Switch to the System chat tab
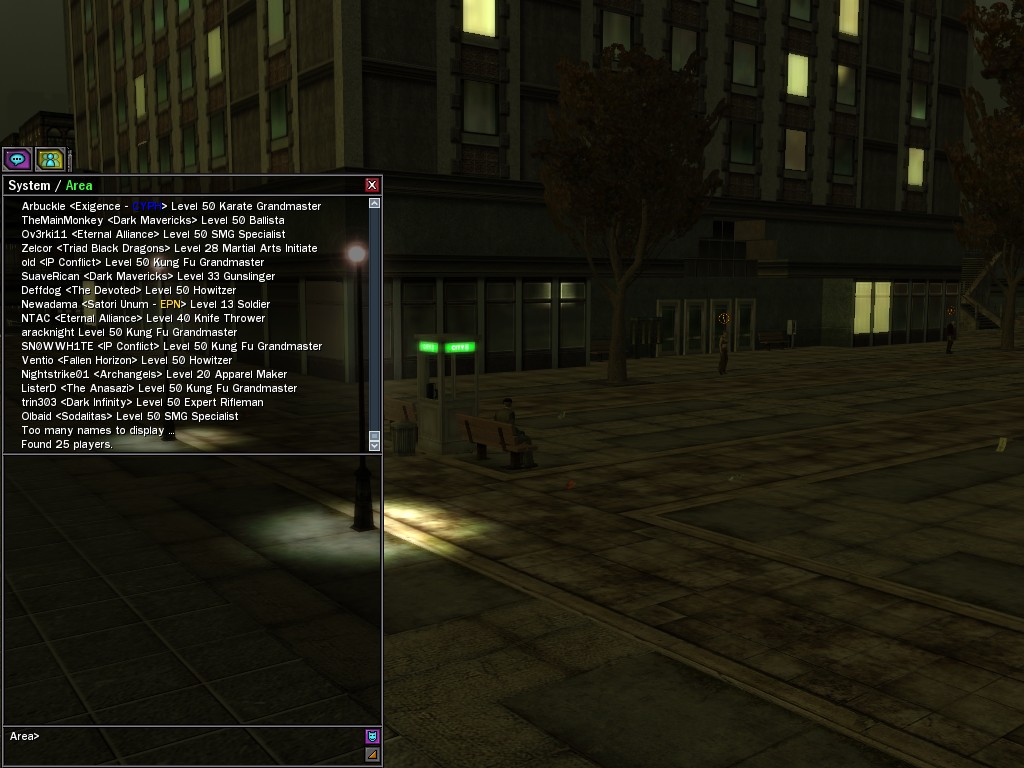 (x=29, y=185)
